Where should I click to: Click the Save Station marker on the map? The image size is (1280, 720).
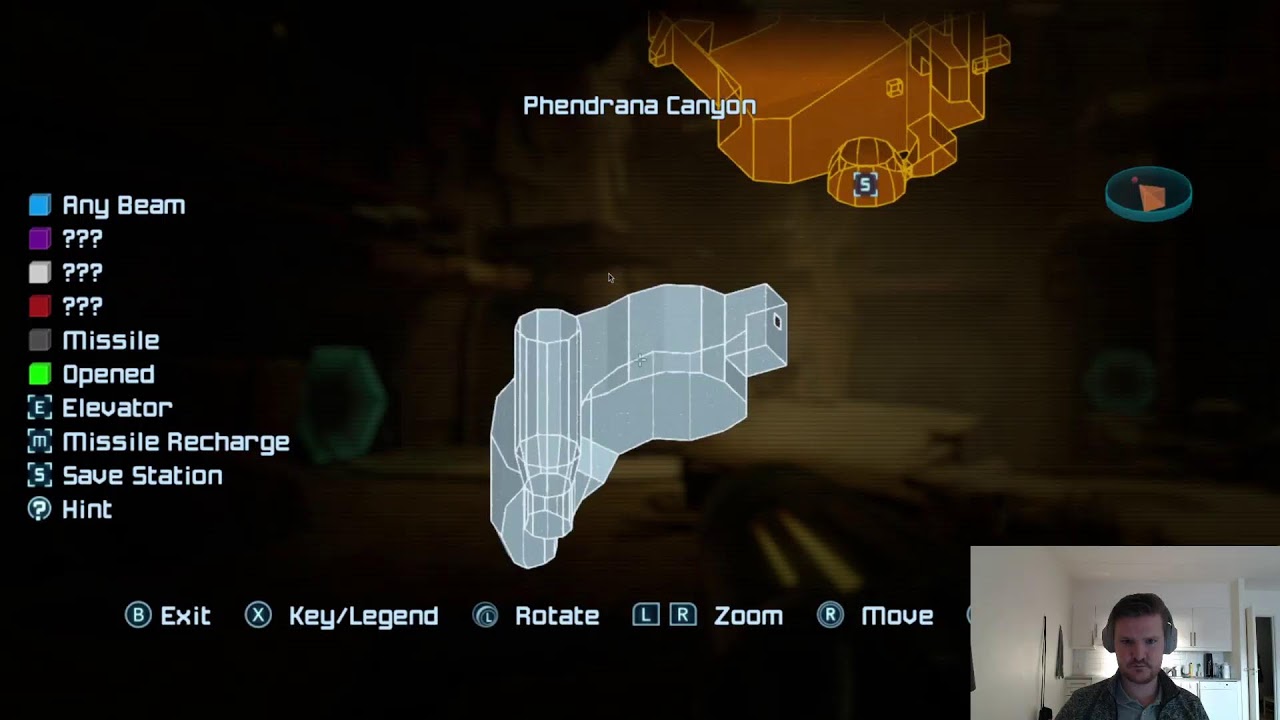(865, 184)
